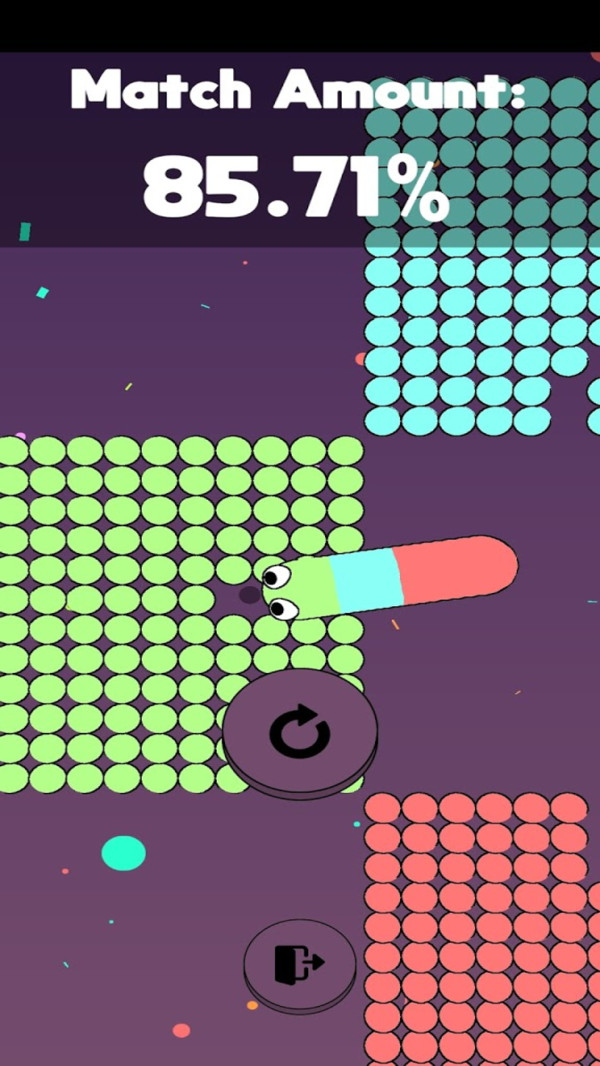Restart the level with the circular arrow button

pos(299,733)
